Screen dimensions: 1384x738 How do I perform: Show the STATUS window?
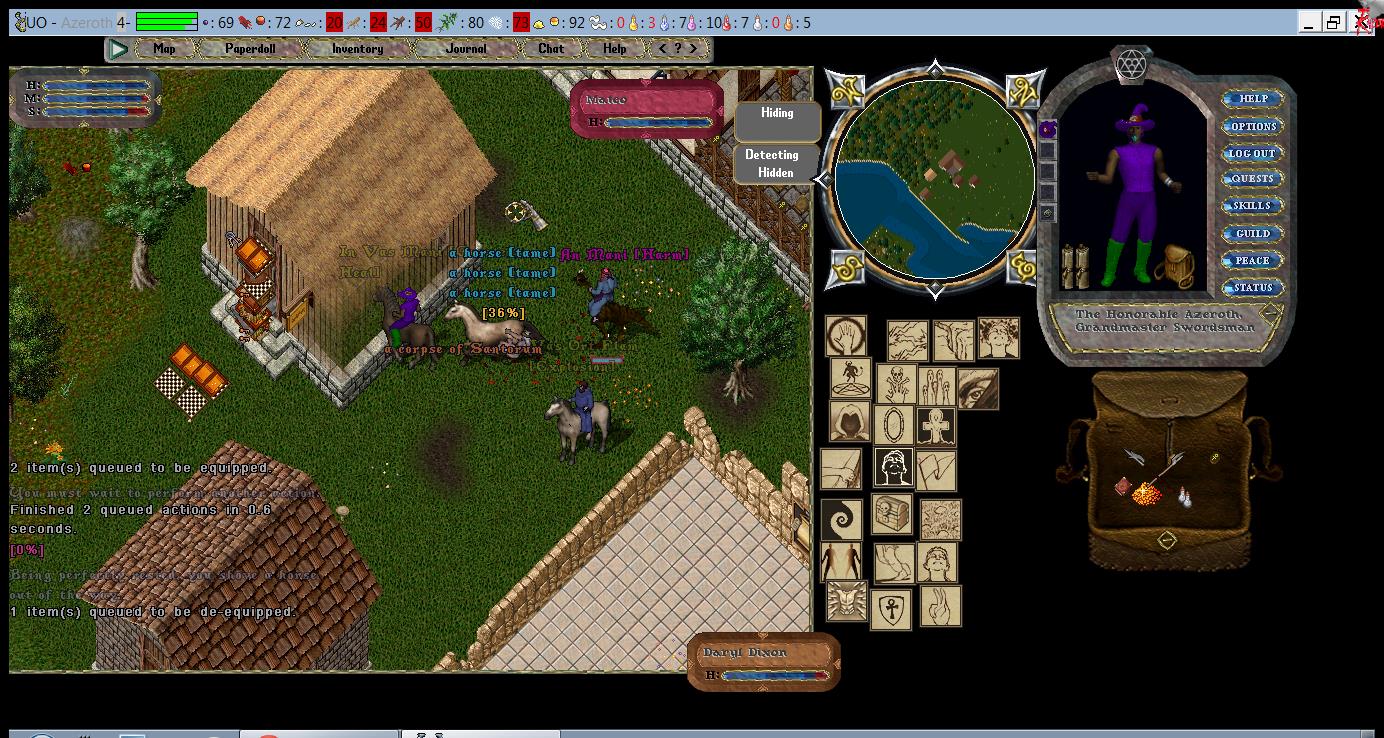pos(1252,287)
